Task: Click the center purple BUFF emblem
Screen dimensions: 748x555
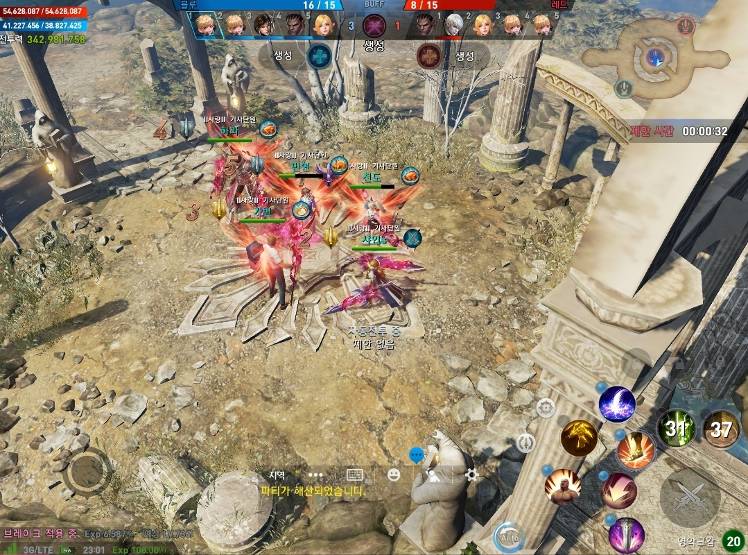Action: point(374,26)
